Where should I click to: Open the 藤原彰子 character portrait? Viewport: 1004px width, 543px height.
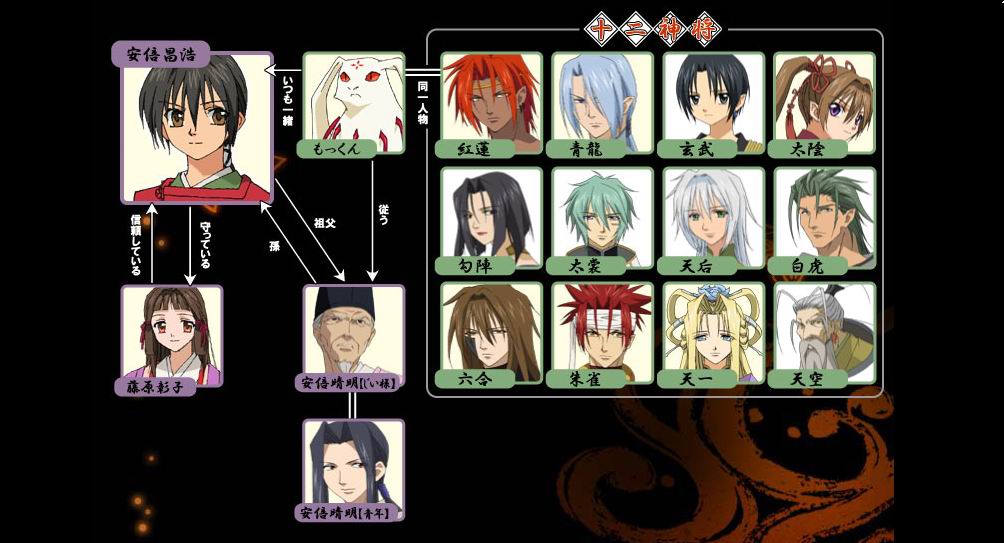[171, 330]
